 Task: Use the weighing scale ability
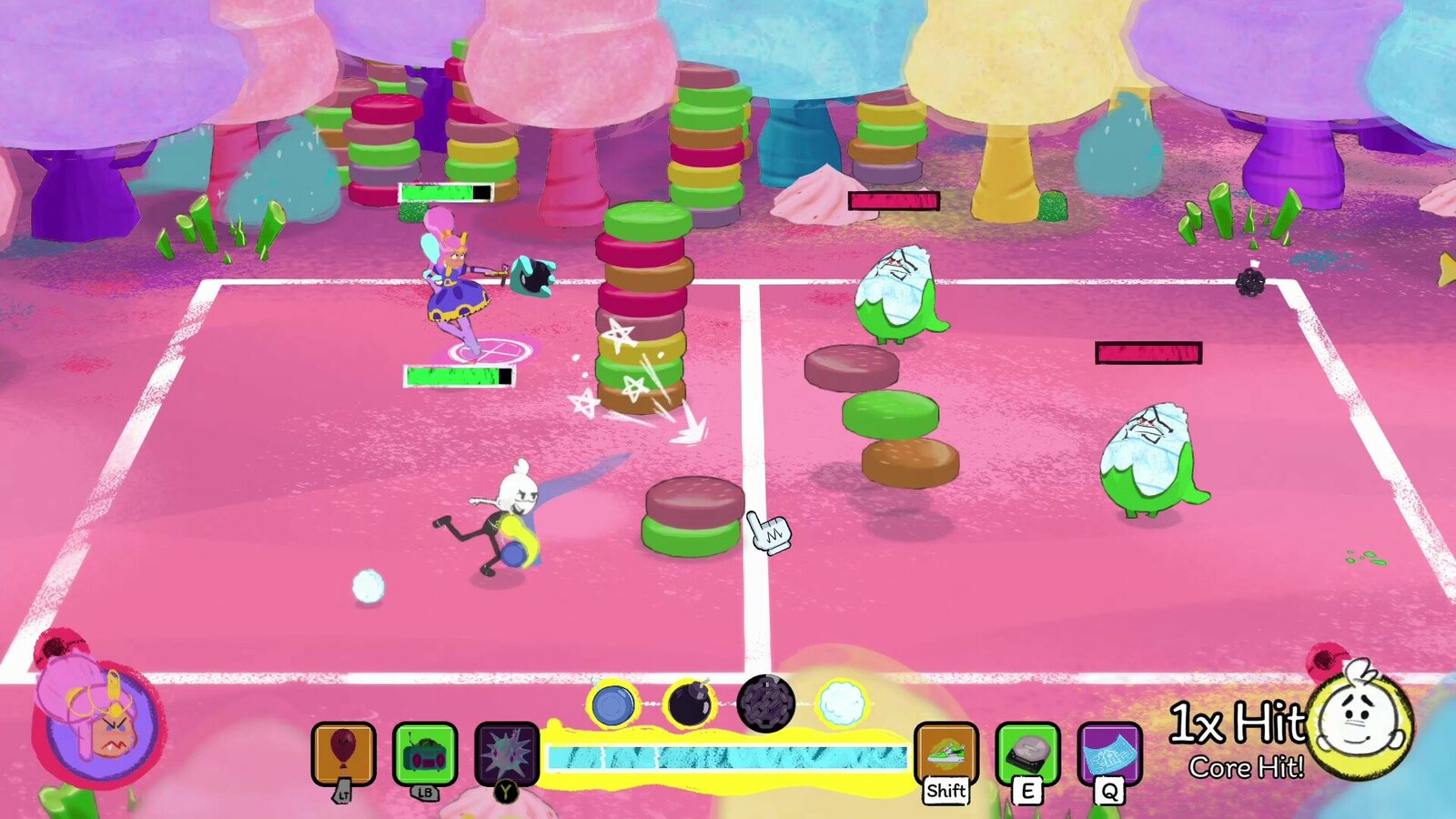(1027, 753)
